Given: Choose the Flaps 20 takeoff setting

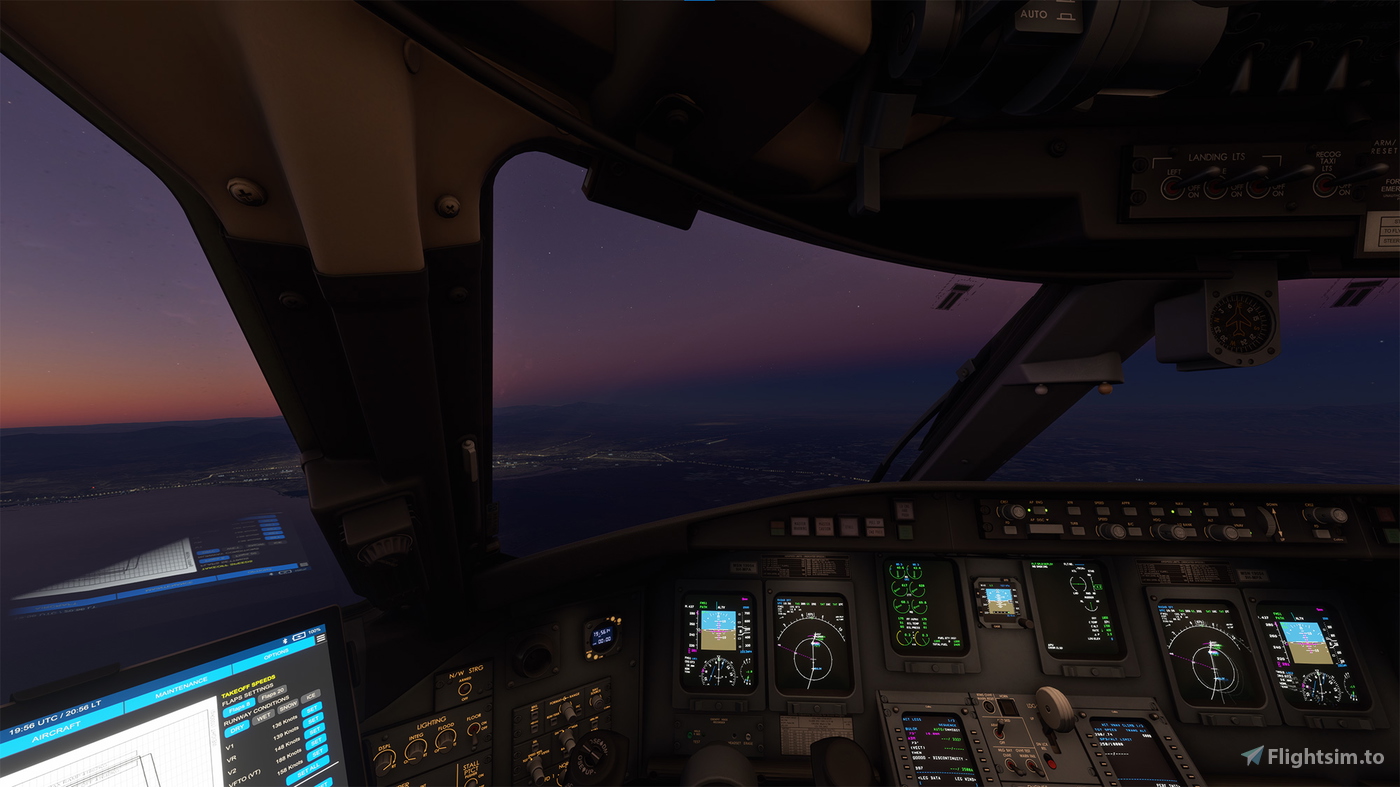Looking at the screenshot, I should click(x=274, y=693).
